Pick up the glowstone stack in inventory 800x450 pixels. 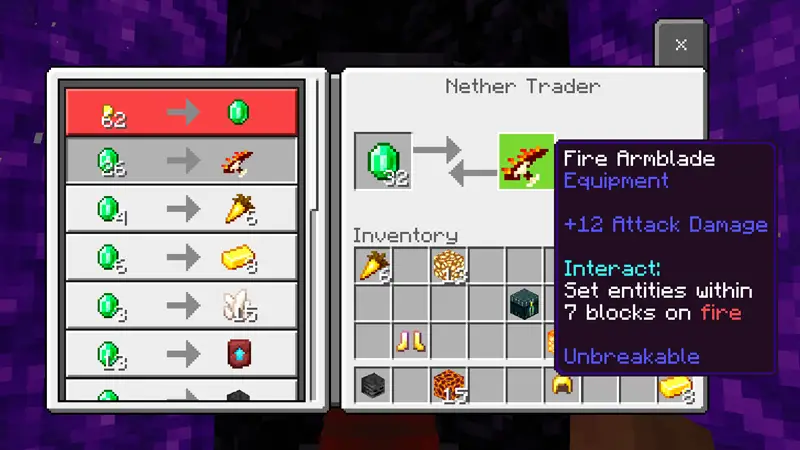click(450, 267)
